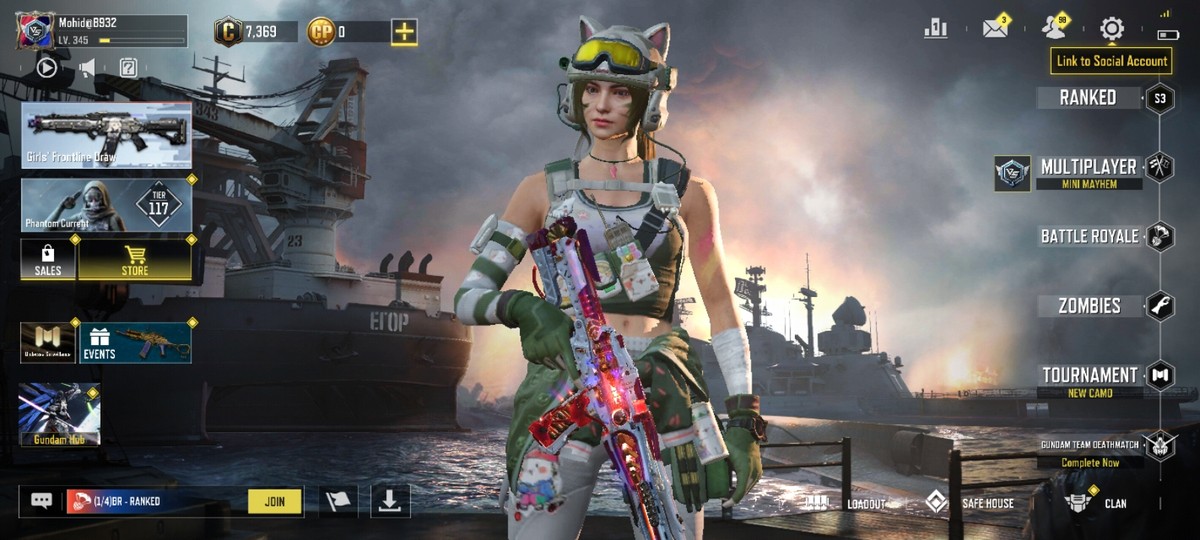
Task: Click the download icon button
Action: (390, 501)
